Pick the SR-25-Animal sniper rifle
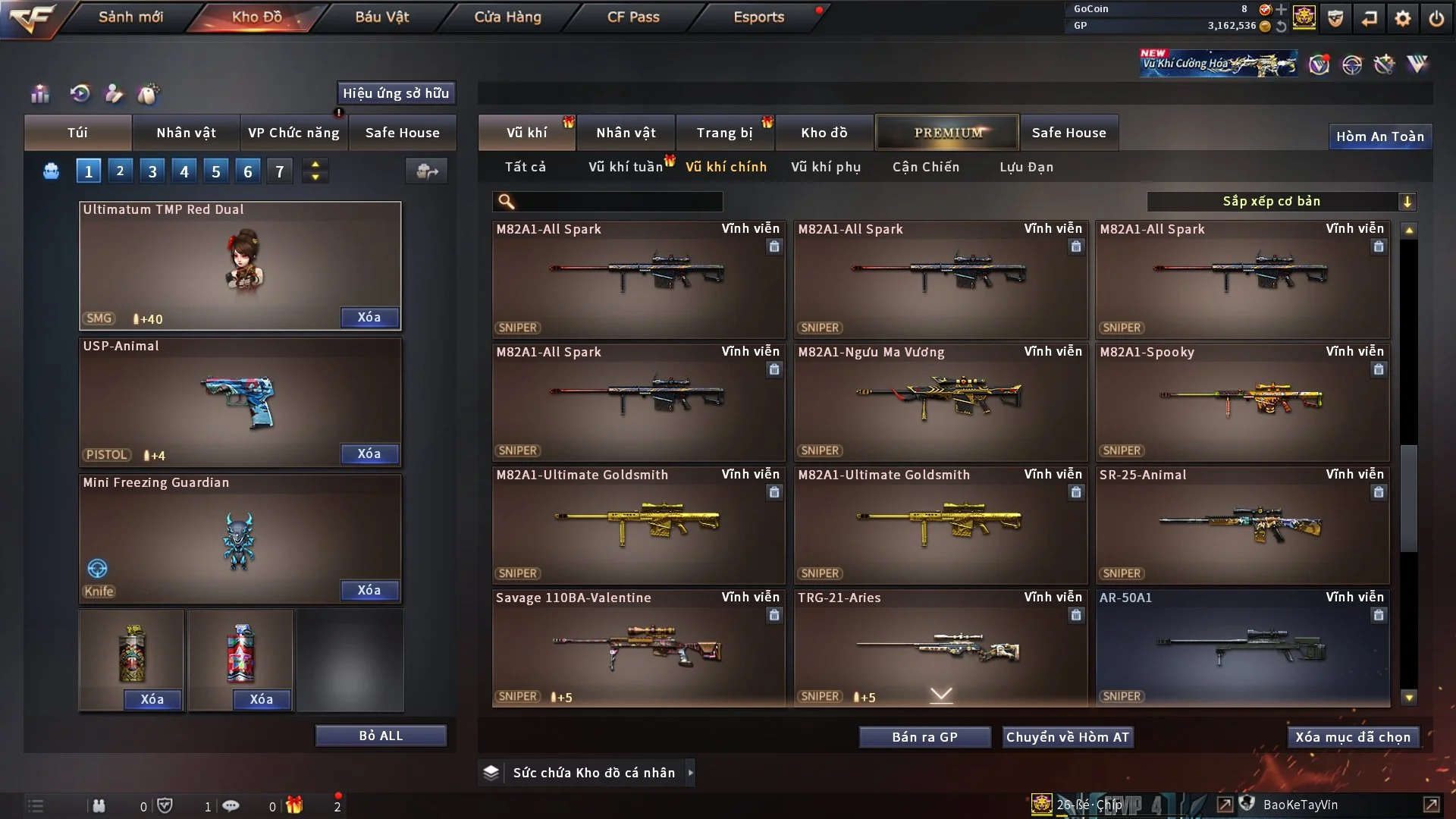 (x=1242, y=525)
